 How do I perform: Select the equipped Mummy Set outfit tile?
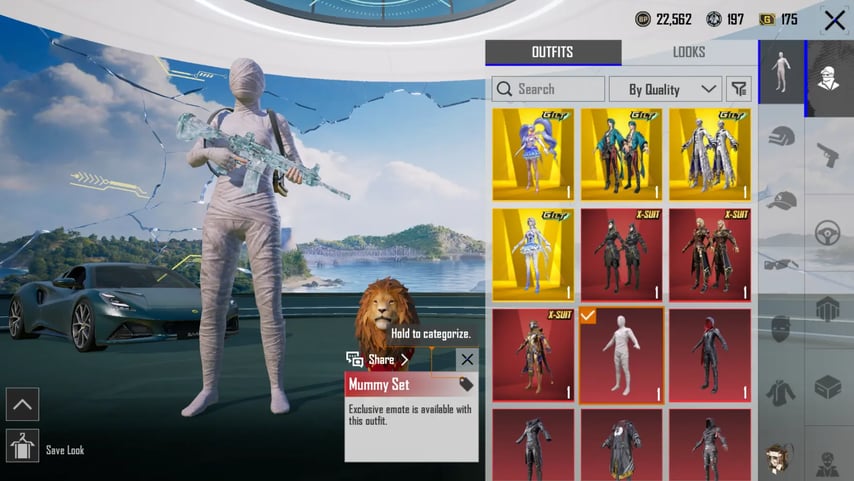[x=621, y=355]
